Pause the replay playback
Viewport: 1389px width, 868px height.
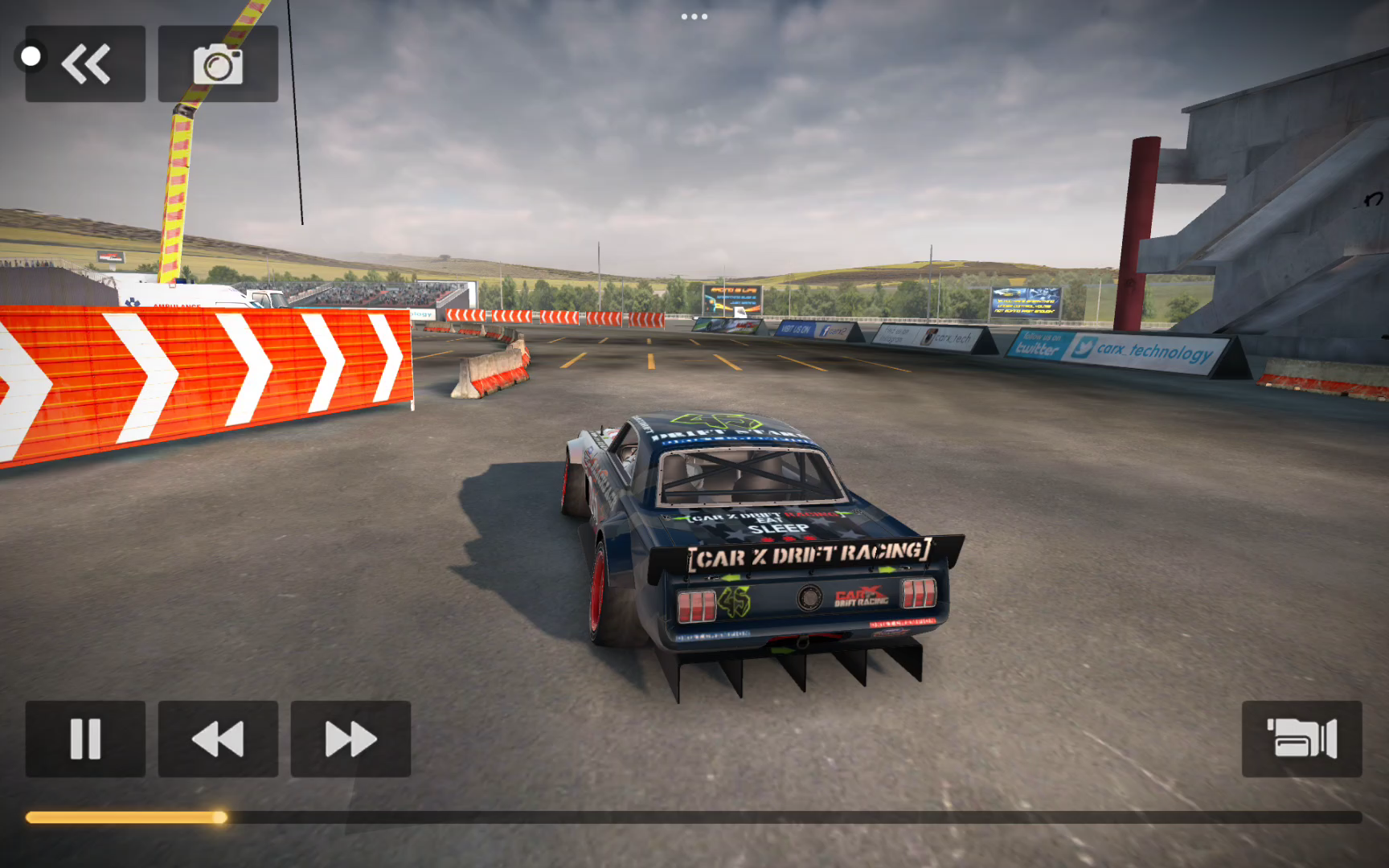point(85,739)
